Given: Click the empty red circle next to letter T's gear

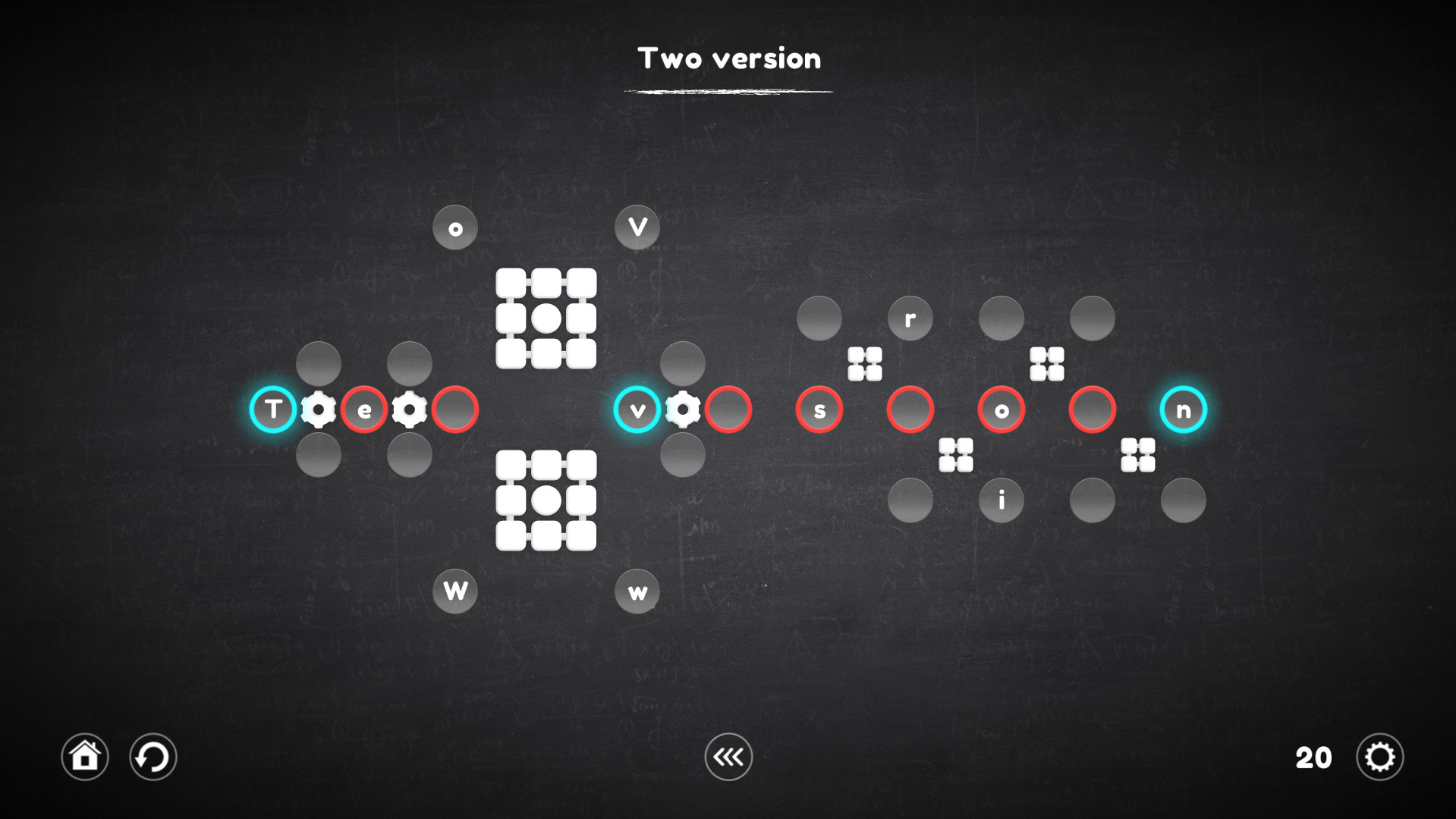Looking at the screenshot, I should (454, 409).
